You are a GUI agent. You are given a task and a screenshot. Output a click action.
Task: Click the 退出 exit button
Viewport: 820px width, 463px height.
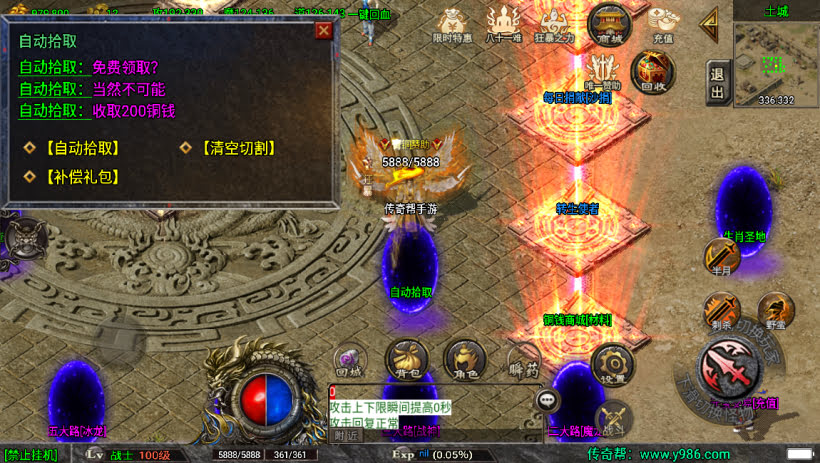(716, 82)
